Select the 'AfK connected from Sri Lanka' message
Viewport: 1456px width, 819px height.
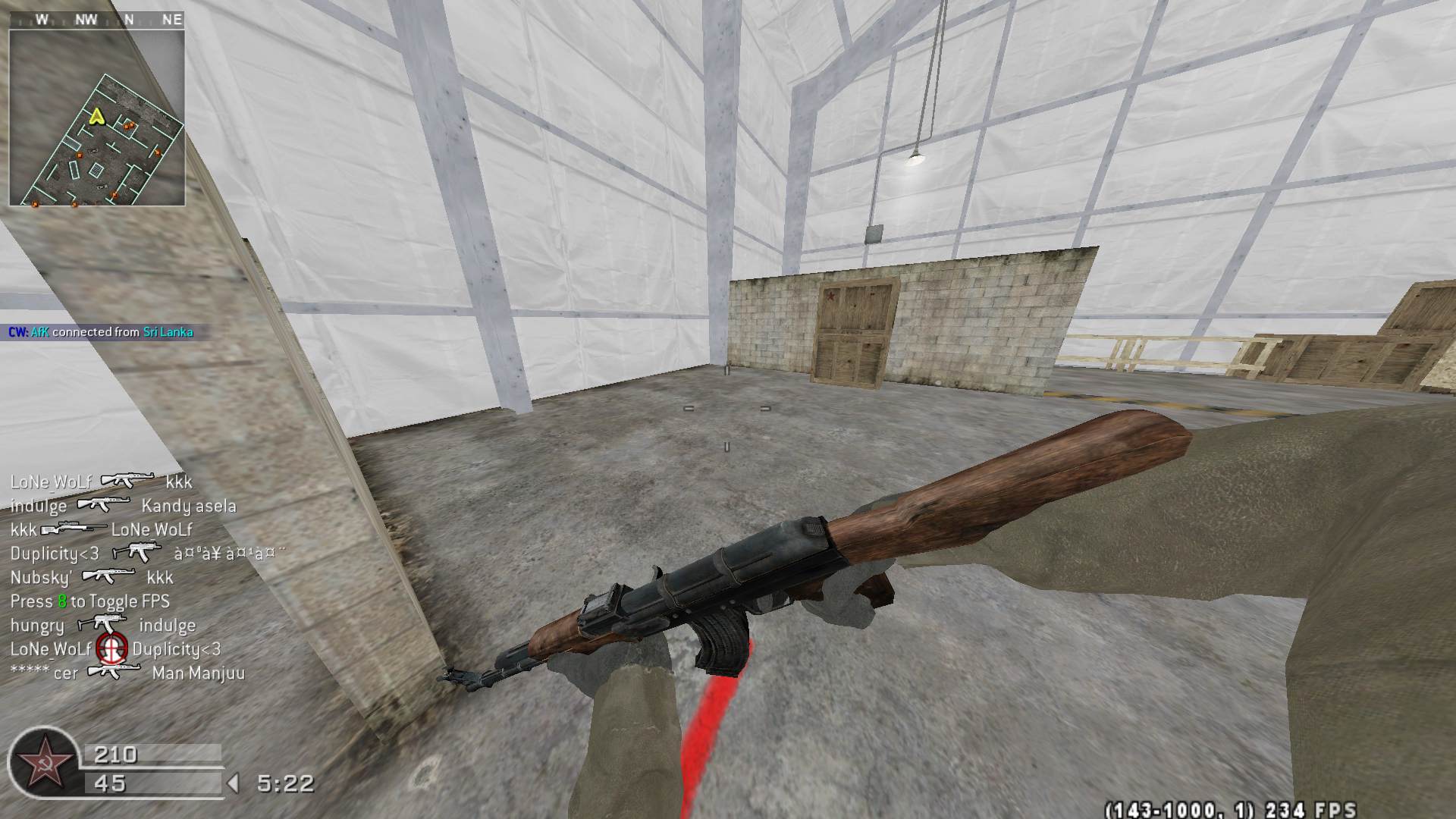(101, 332)
